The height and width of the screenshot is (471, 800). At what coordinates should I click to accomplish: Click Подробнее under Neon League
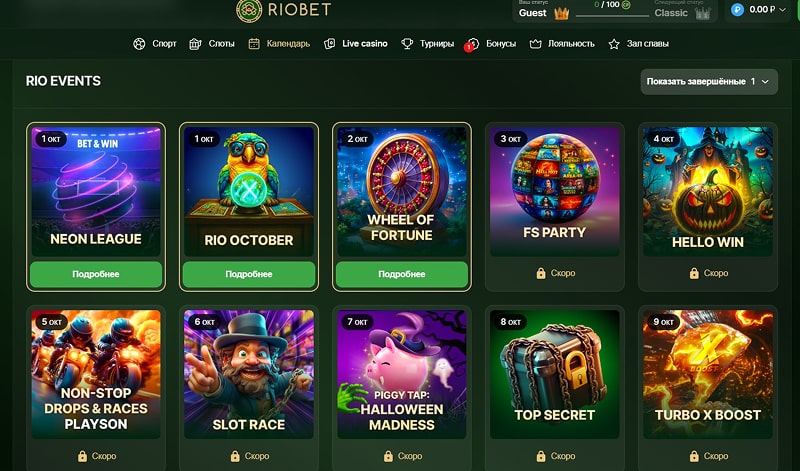click(96, 273)
